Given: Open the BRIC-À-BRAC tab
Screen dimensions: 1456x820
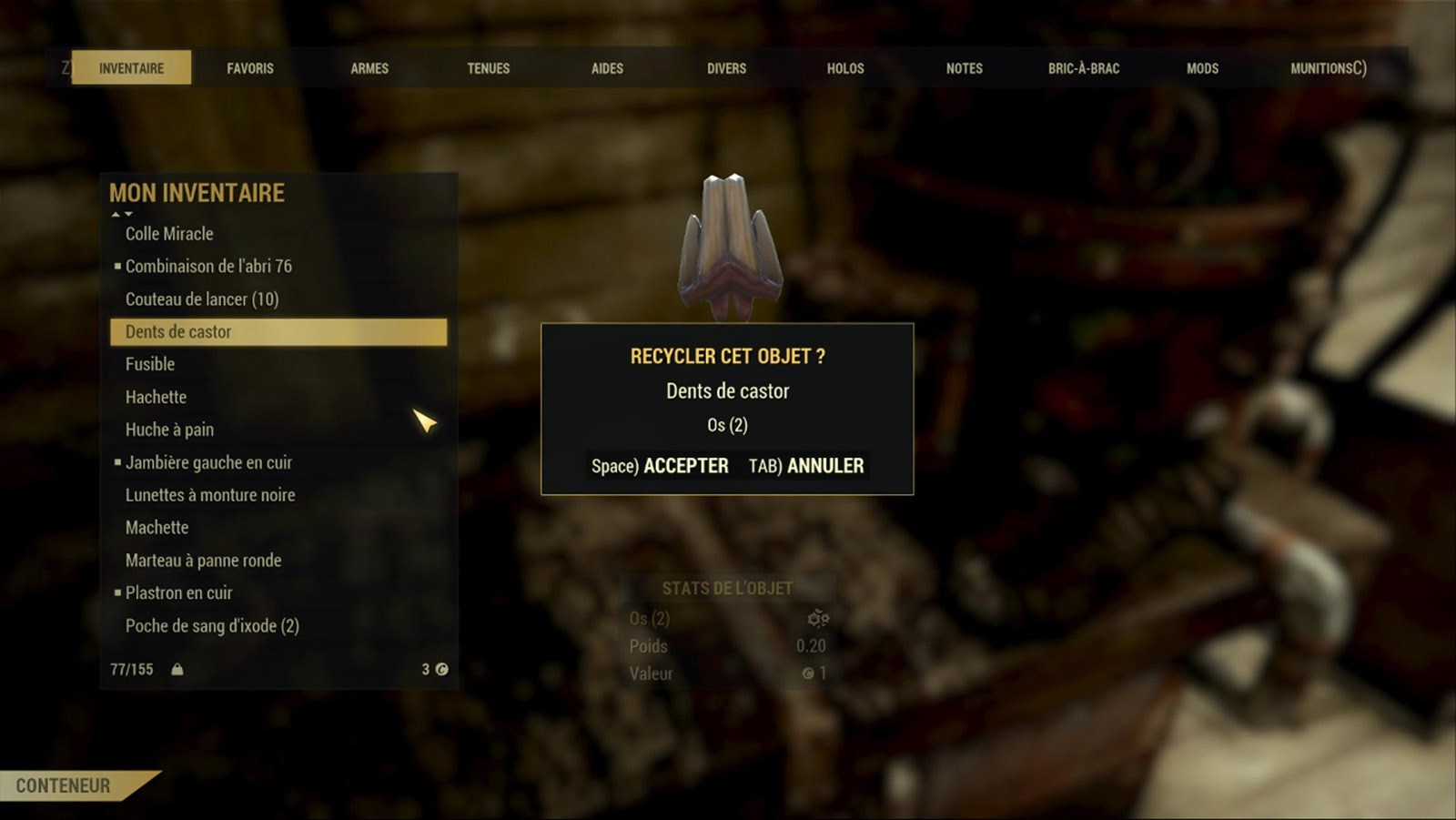Looking at the screenshot, I should pos(1084,68).
